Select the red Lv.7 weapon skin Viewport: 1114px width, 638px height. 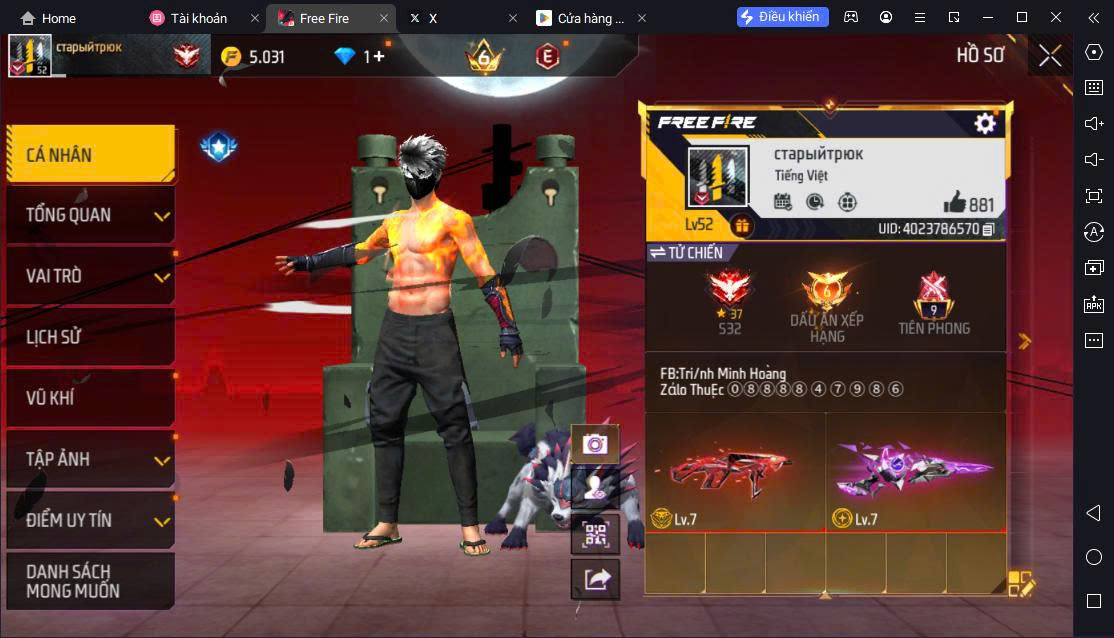click(735, 470)
